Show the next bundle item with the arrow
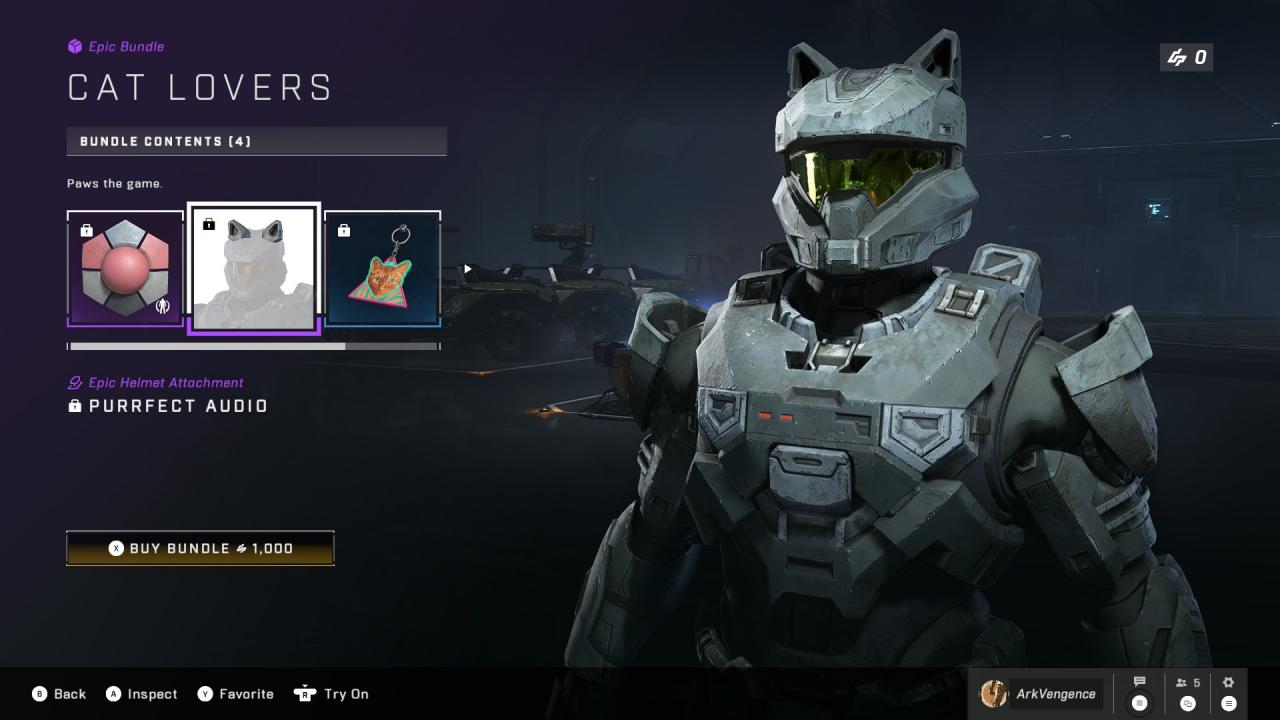The image size is (1280, 720). coord(467,269)
